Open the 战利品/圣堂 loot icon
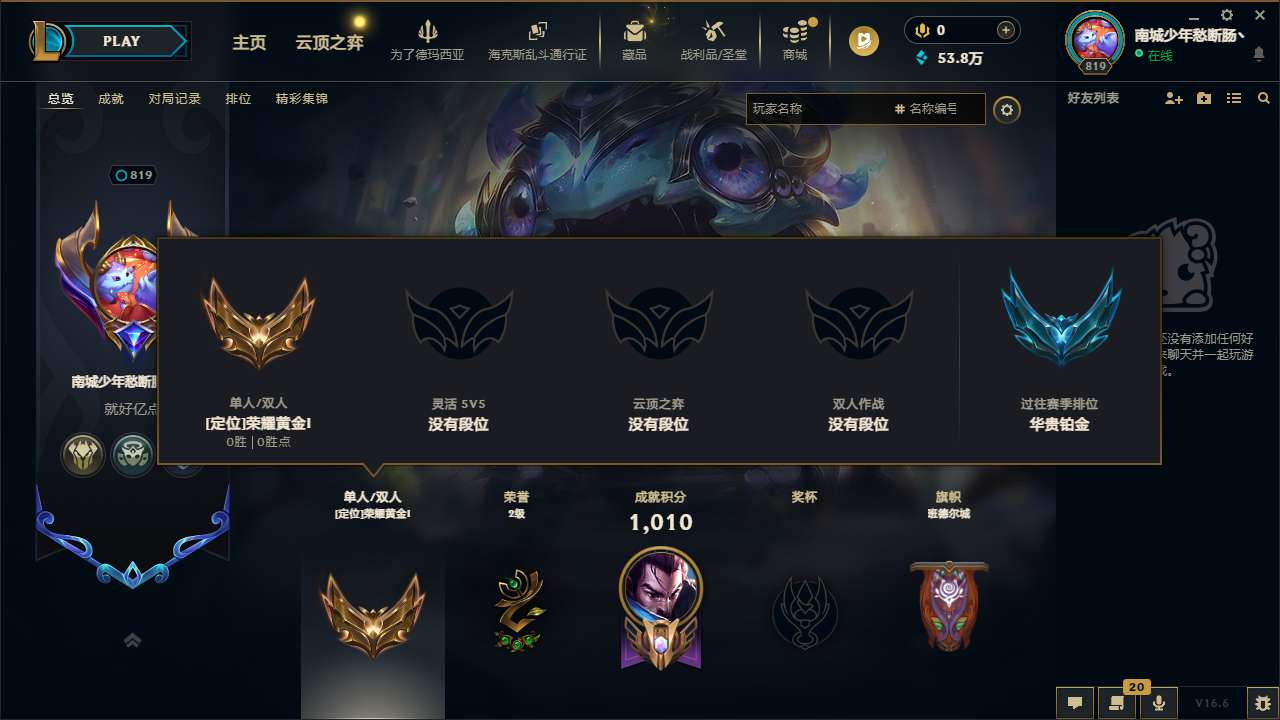1280x720 pixels. 713,40
